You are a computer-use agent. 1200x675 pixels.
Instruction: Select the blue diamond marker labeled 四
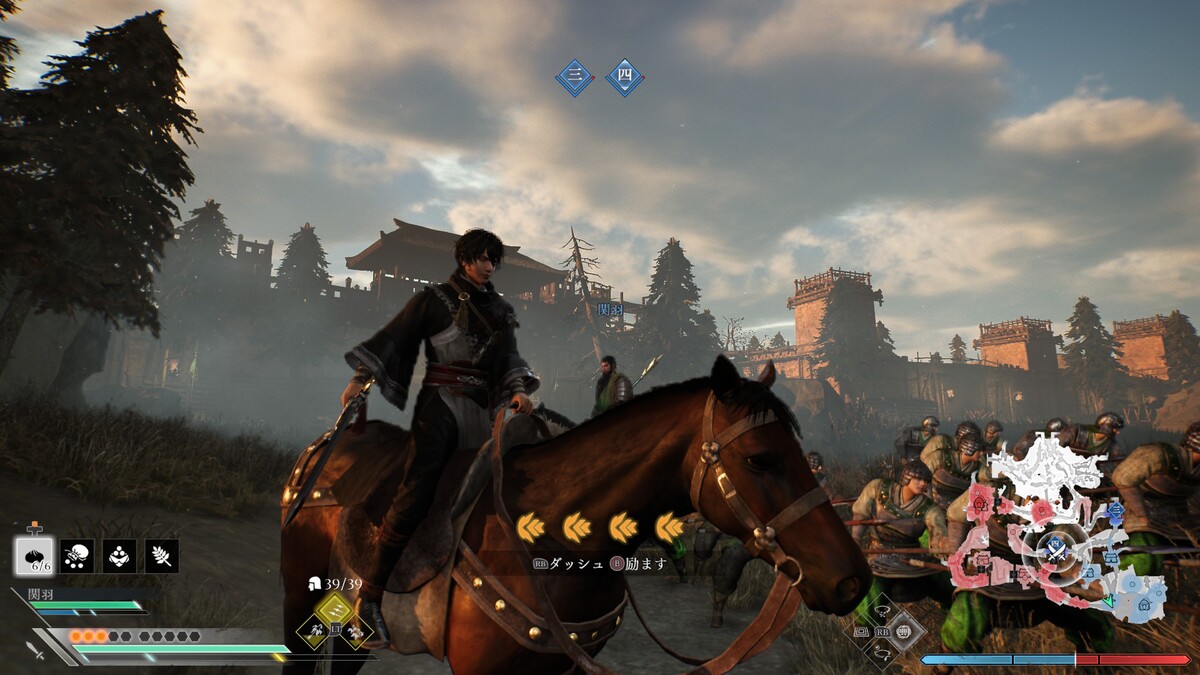pyautogui.click(x=625, y=78)
